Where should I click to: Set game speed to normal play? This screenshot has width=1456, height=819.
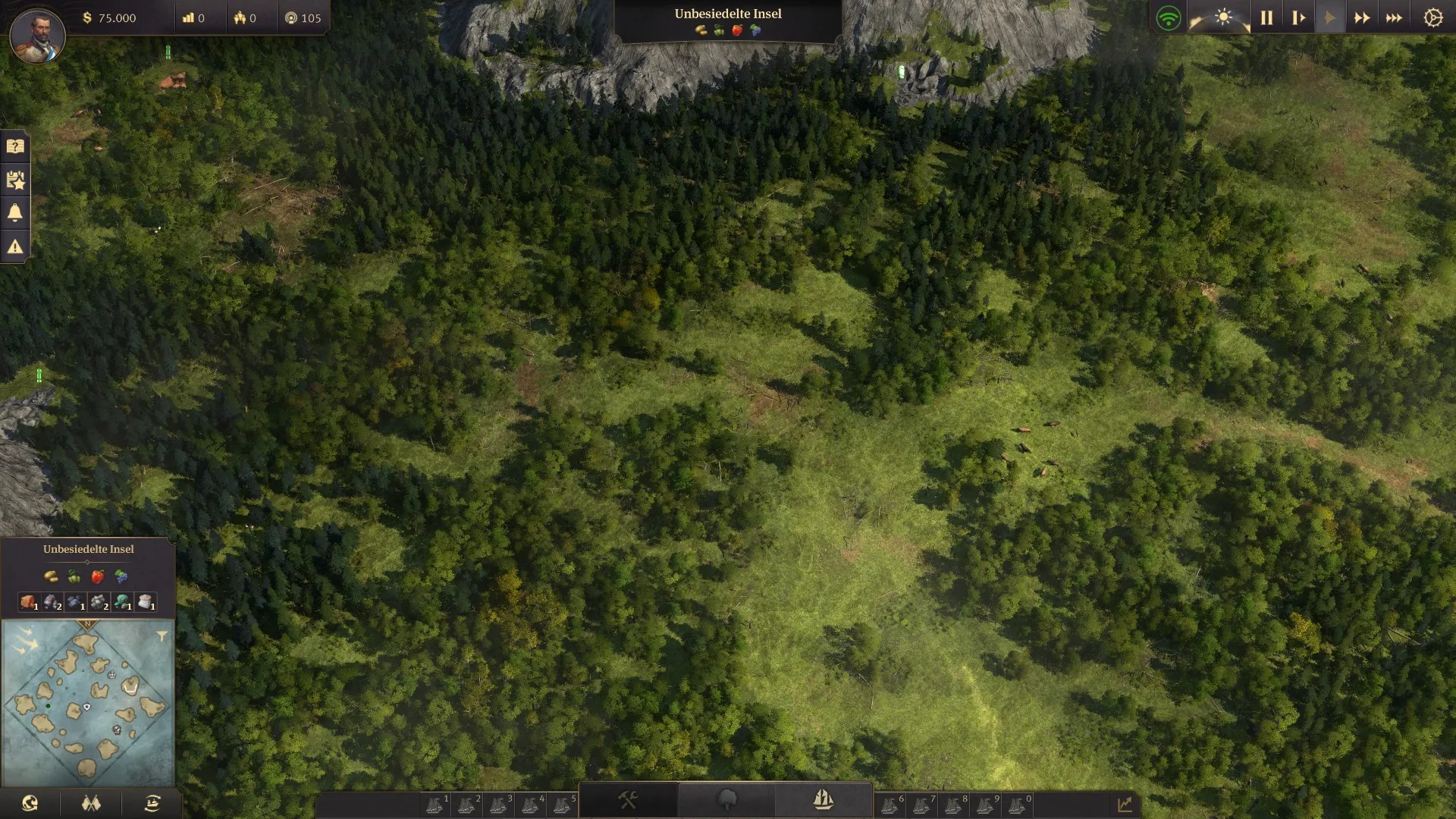coord(1329,17)
